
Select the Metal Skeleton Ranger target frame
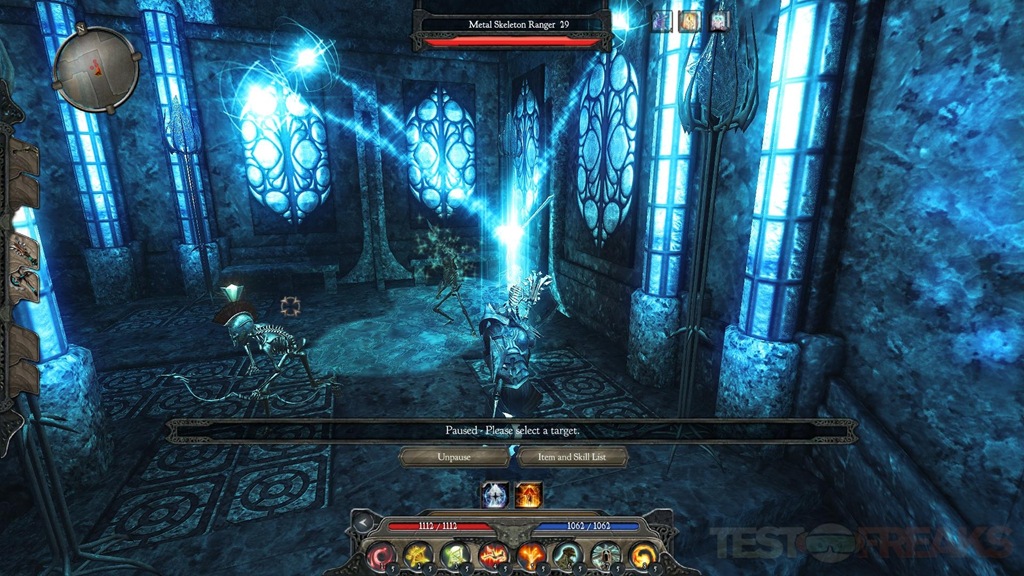(x=512, y=29)
